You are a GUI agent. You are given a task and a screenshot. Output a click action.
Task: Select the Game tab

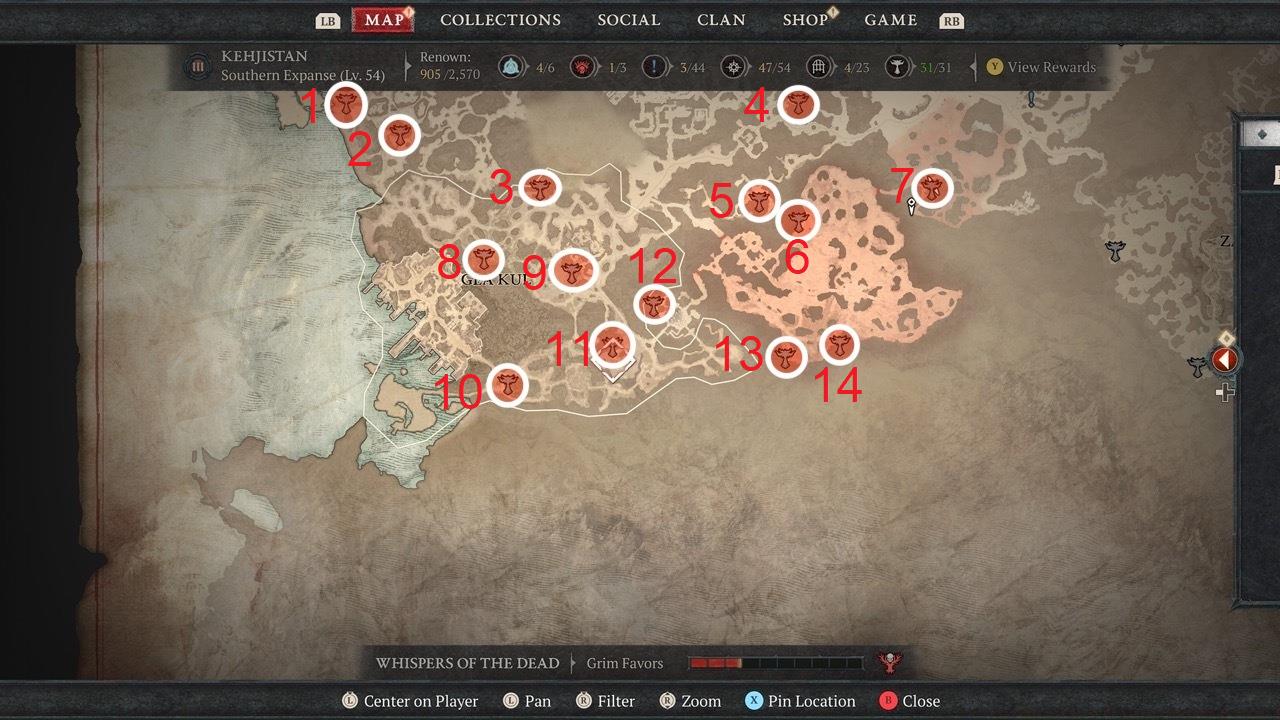point(891,20)
